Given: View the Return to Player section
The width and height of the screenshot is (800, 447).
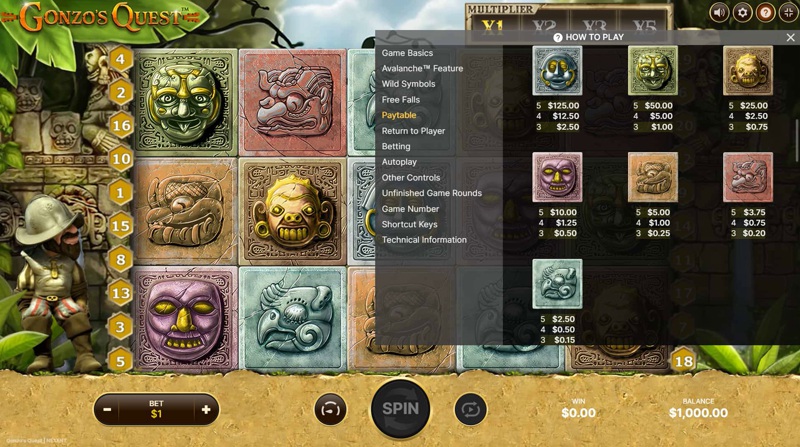Looking at the screenshot, I should click(x=413, y=131).
